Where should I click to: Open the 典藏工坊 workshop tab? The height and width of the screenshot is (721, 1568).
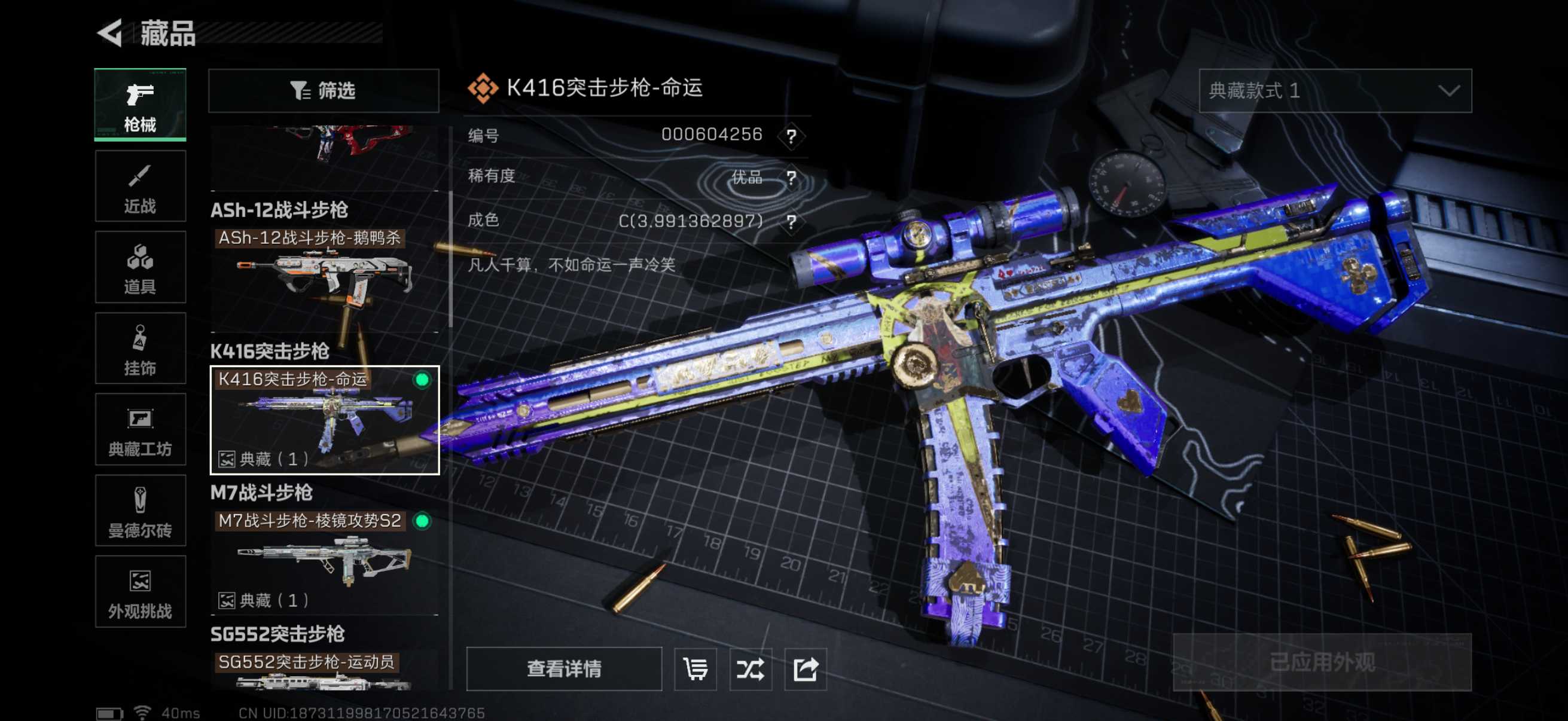tap(140, 430)
